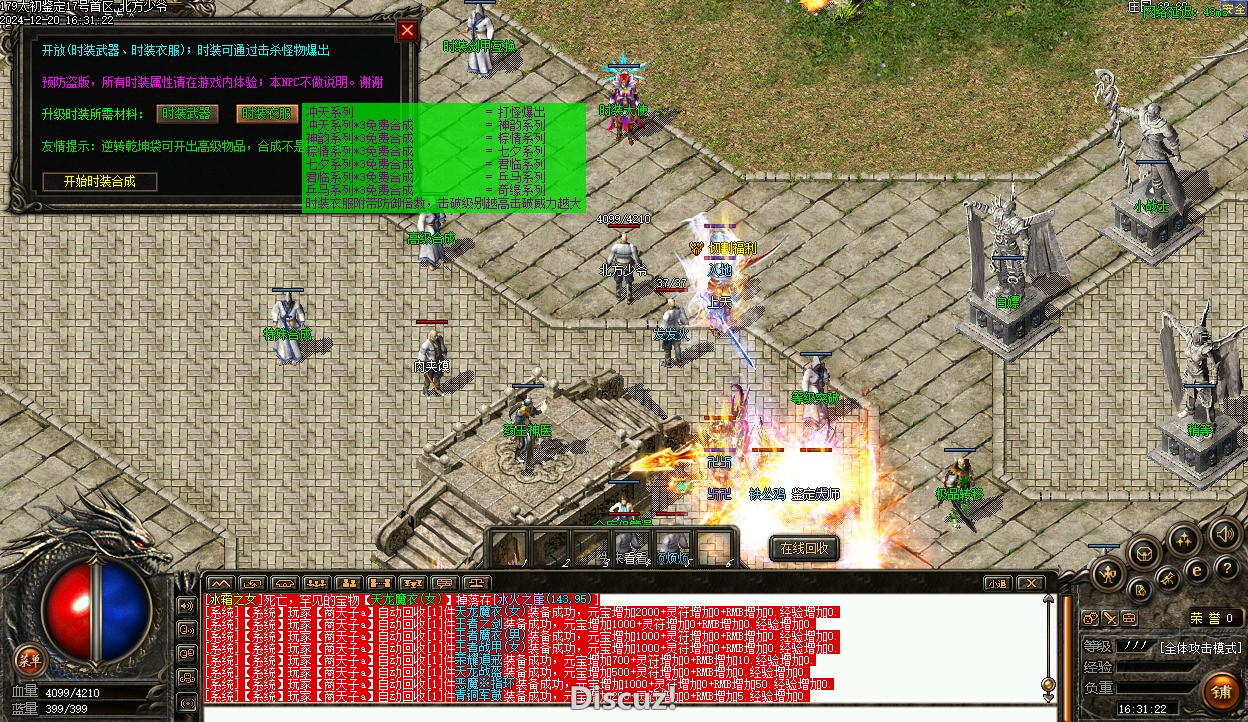
Task: Select hotbar slot number 4
Action: (632, 548)
